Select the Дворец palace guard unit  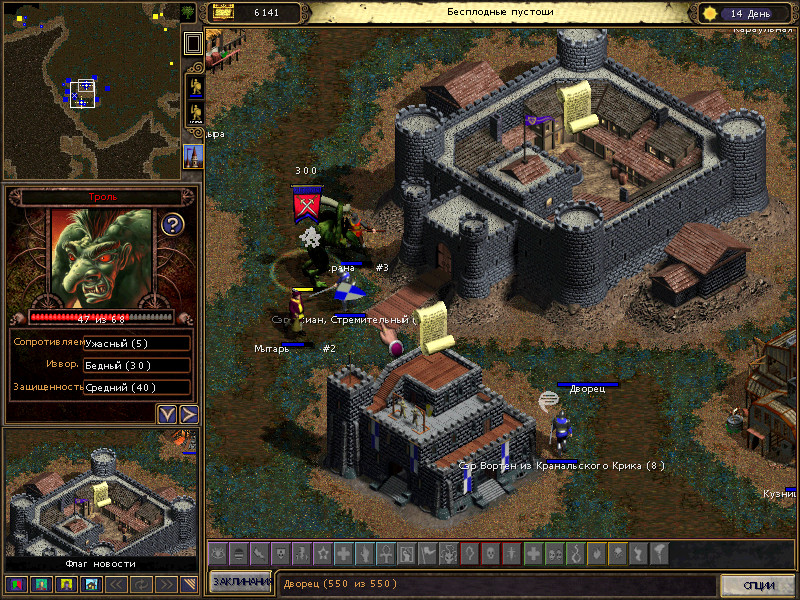(x=561, y=427)
